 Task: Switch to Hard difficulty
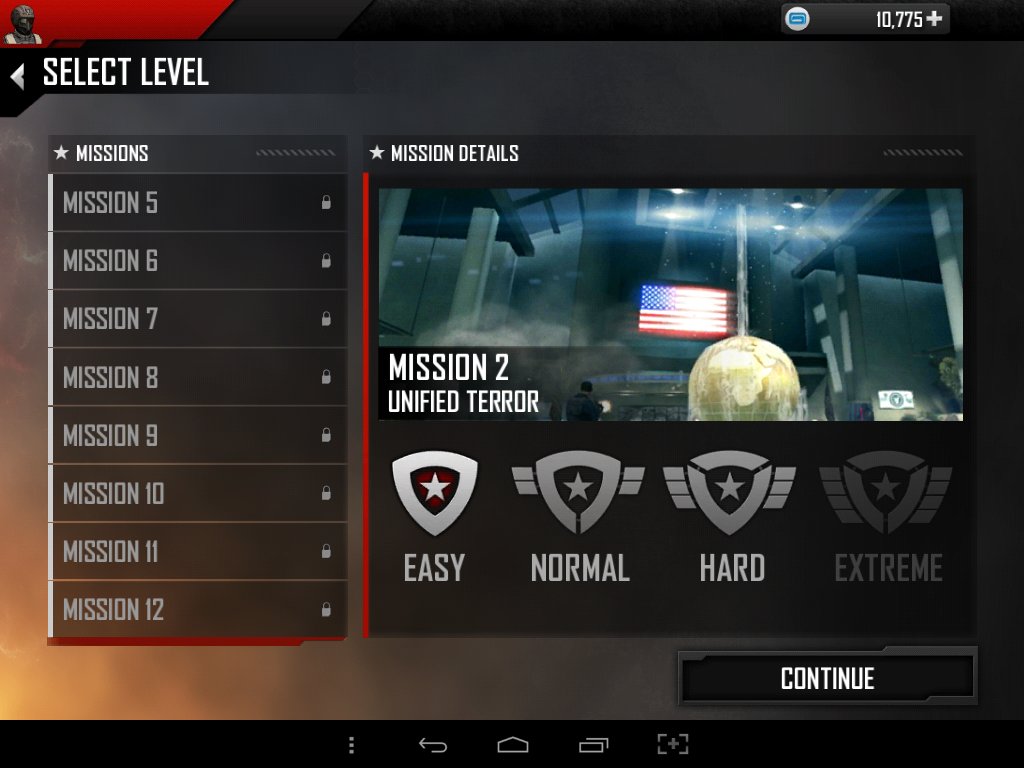tap(731, 516)
